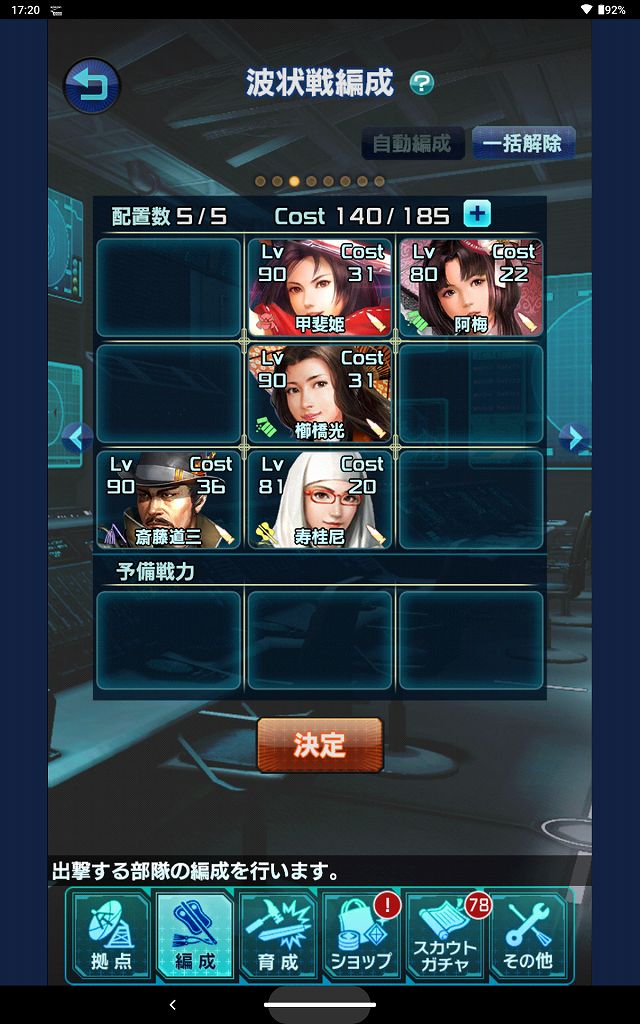Clear all units with 一括解除
The width and height of the screenshot is (640, 1024).
coord(522,143)
